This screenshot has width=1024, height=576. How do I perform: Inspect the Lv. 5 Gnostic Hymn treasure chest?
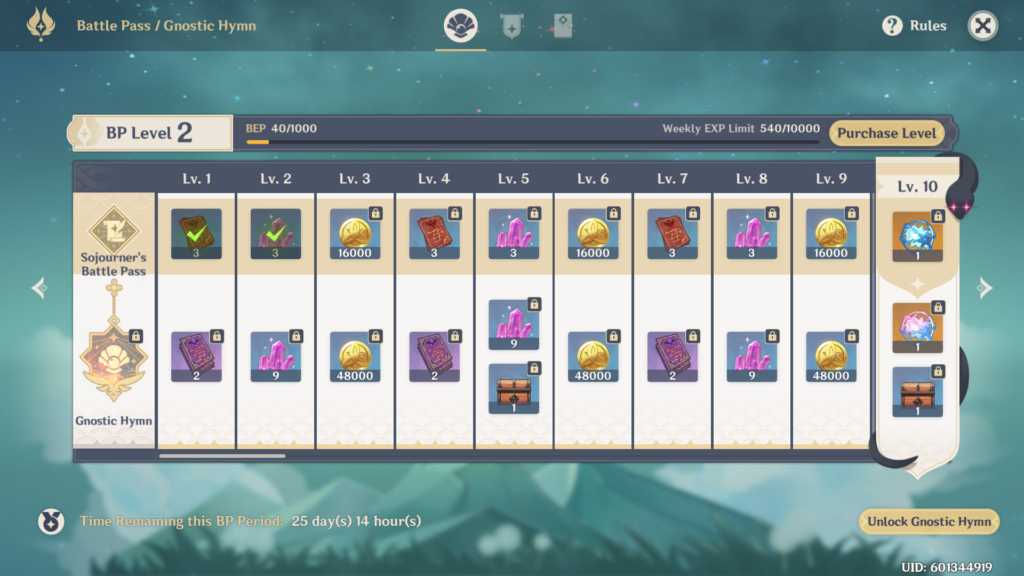(x=513, y=388)
